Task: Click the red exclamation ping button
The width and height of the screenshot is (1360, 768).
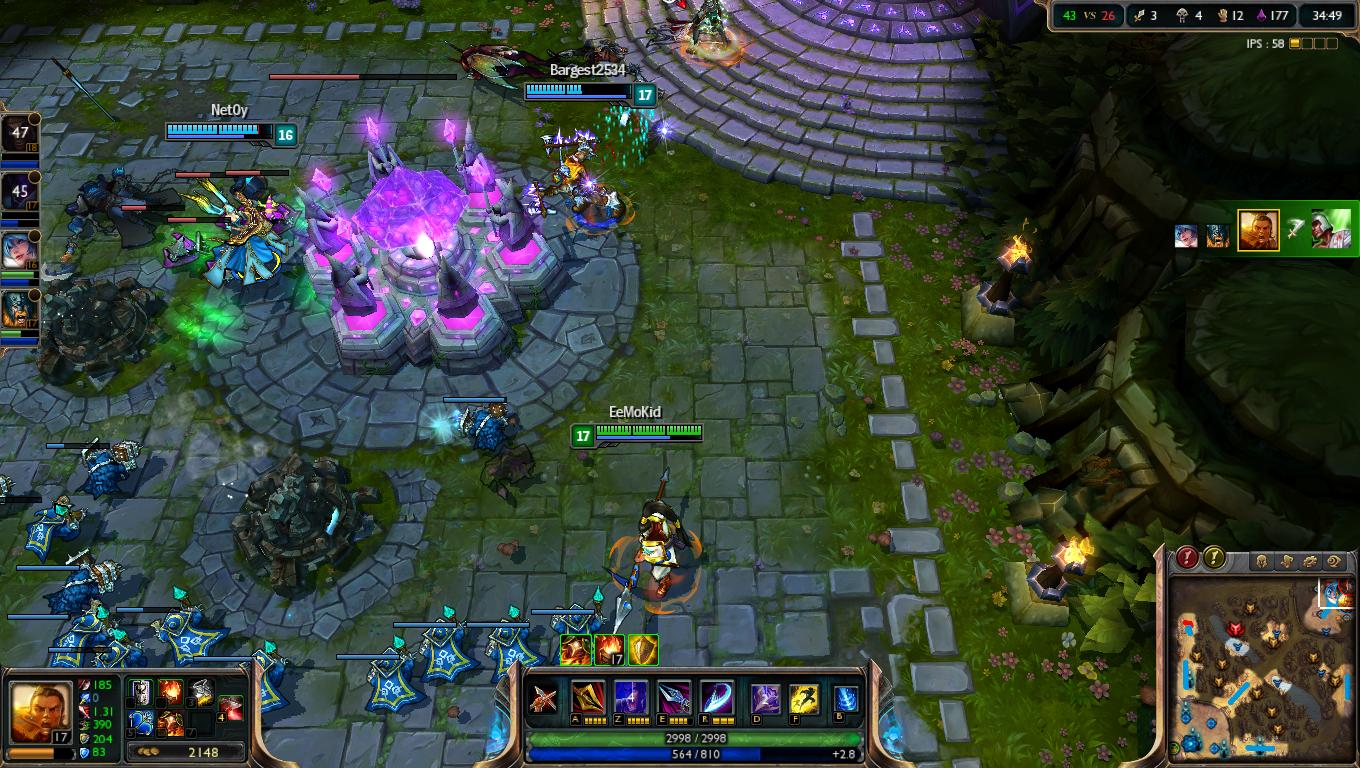Action: (x=1187, y=558)
